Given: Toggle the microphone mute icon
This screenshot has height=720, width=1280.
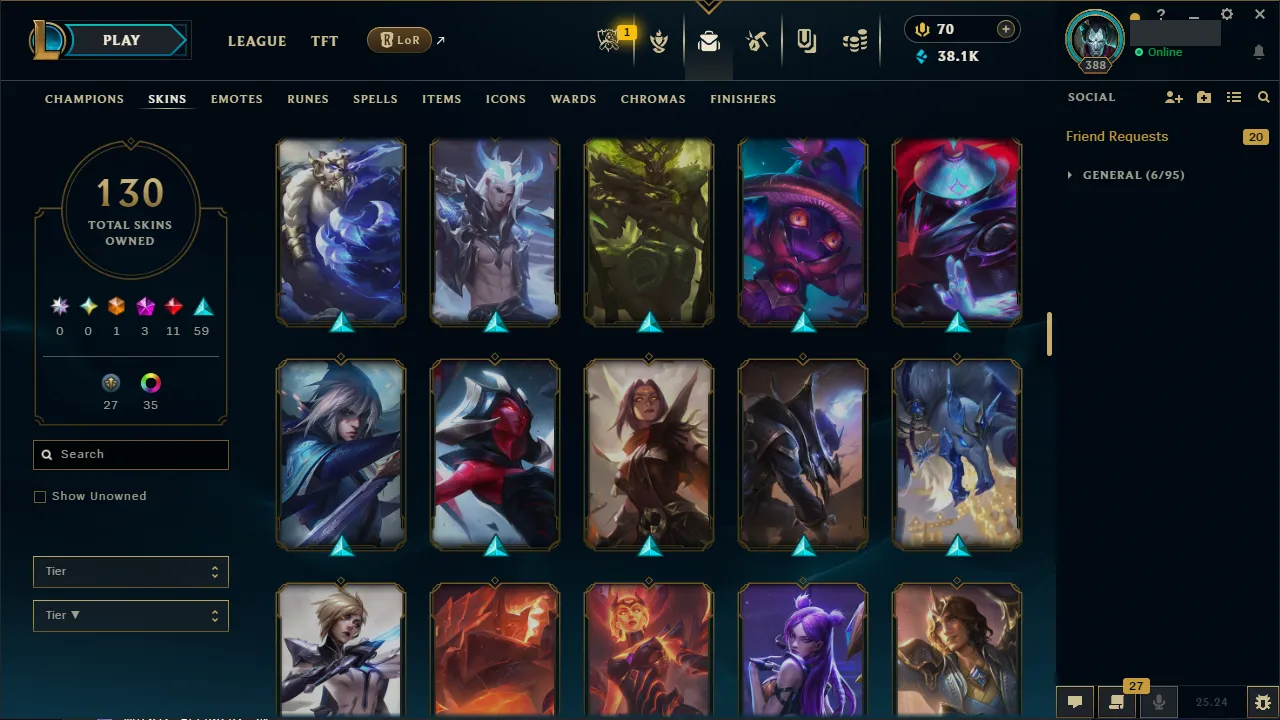Looking at the screenshot, I should (1158, 701).
